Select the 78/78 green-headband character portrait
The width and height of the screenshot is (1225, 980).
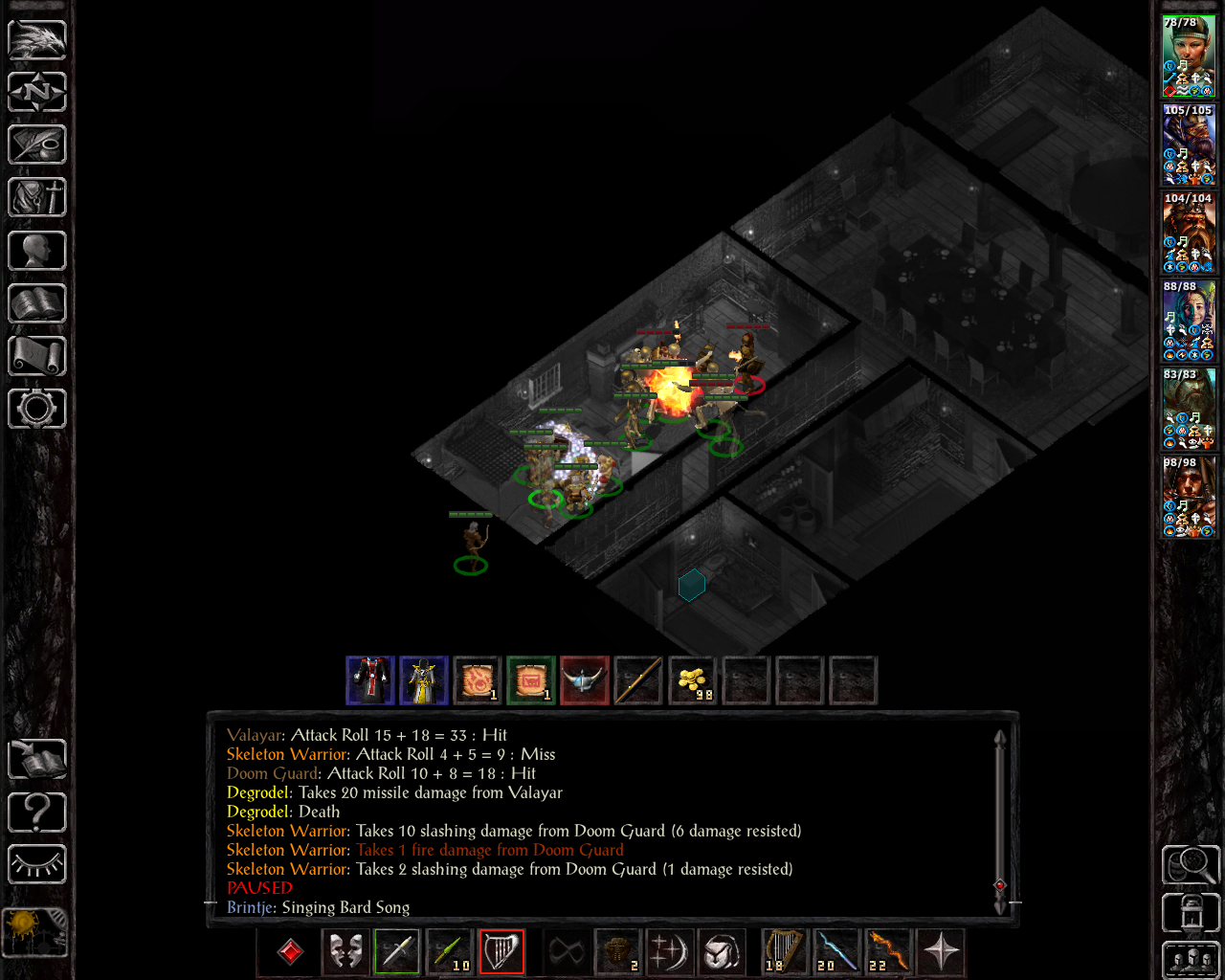pos(1189,56)
